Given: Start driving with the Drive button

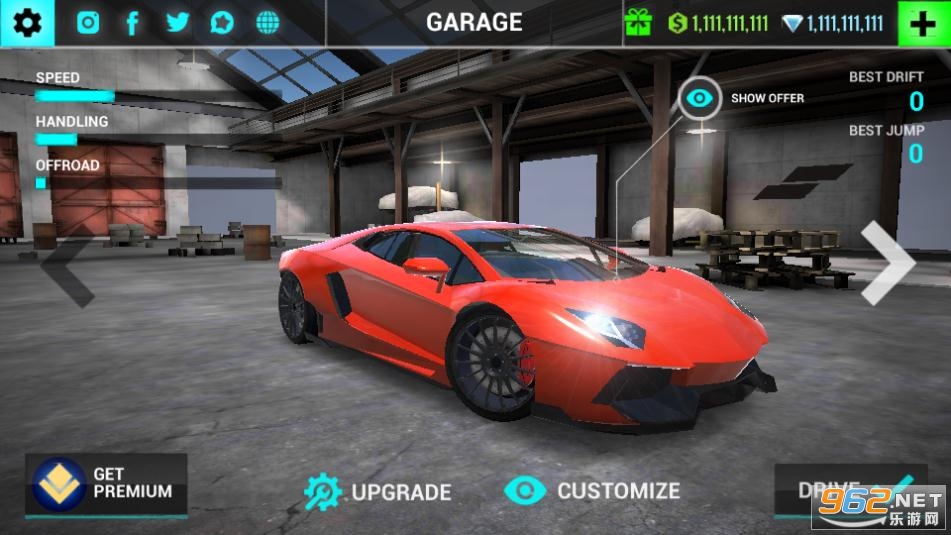Looking at the screenshot, I should [830, 490].
